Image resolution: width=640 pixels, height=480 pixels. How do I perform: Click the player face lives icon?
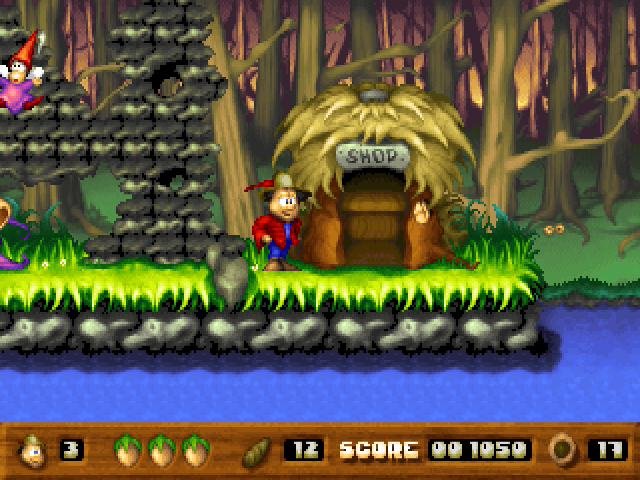(x=33, y=450)
